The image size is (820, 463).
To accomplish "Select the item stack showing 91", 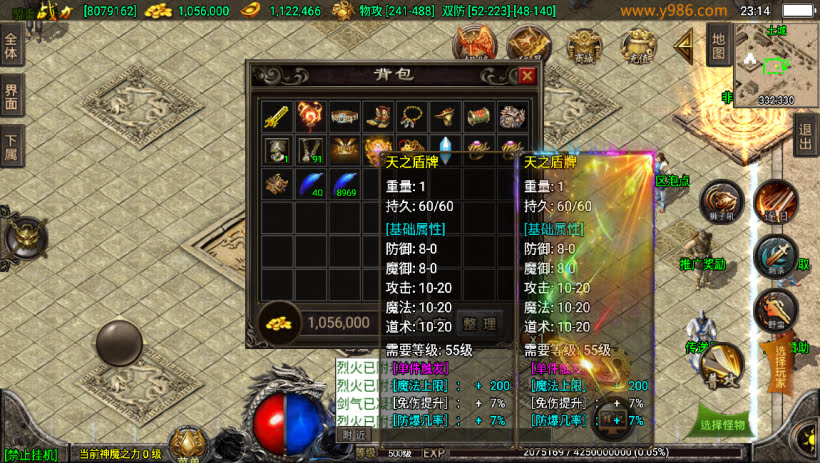I will [312, 151].
